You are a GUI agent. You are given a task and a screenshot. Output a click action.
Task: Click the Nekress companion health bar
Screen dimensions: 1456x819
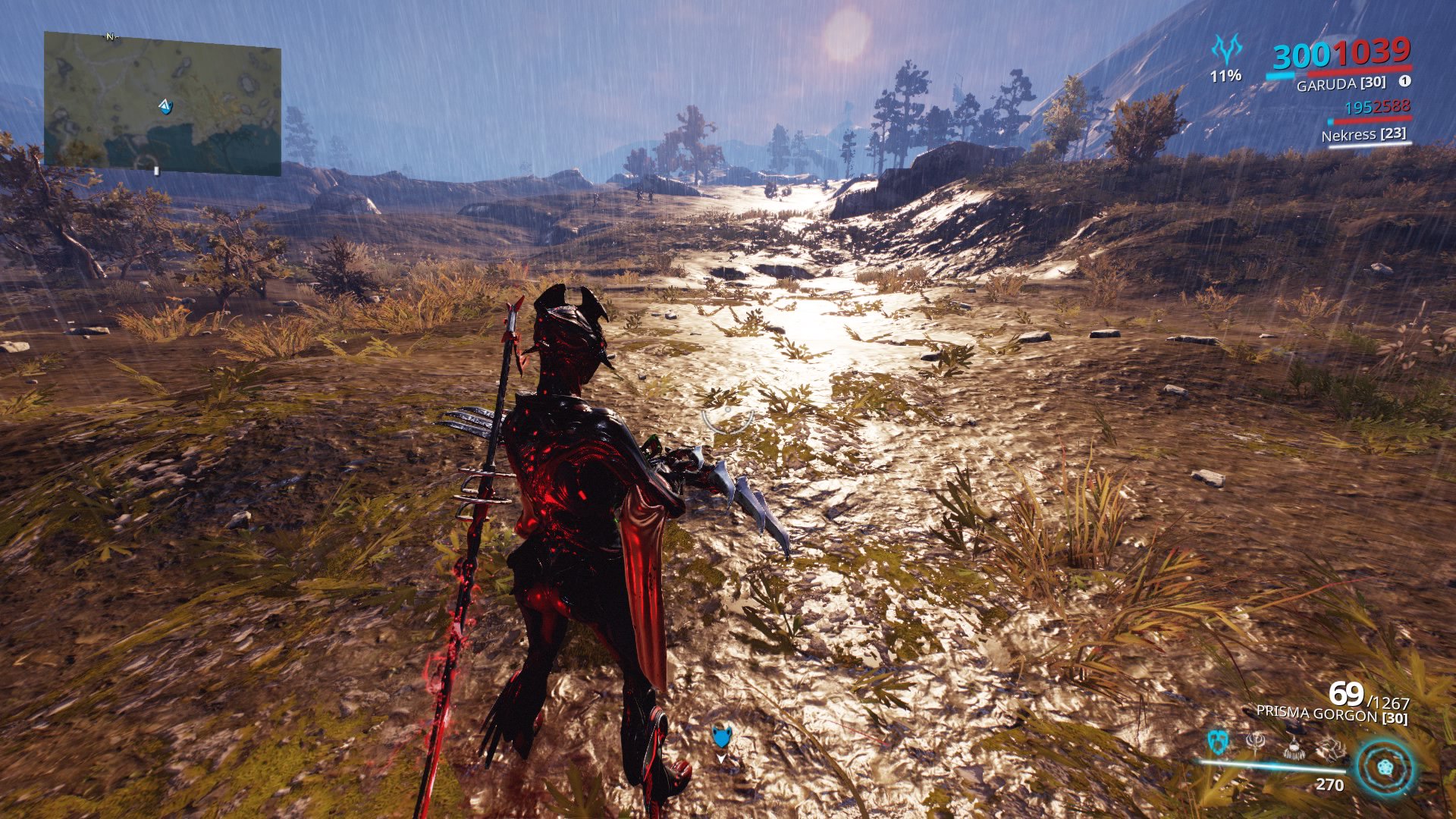click(x=1373, y=121)
